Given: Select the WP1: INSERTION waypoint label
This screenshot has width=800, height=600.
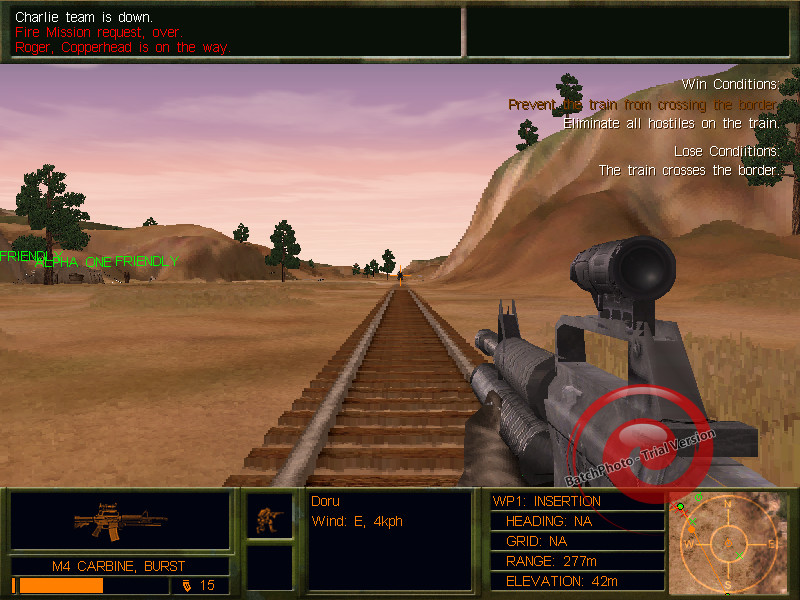Looking at the screenshot, I should tap(547, 501).
